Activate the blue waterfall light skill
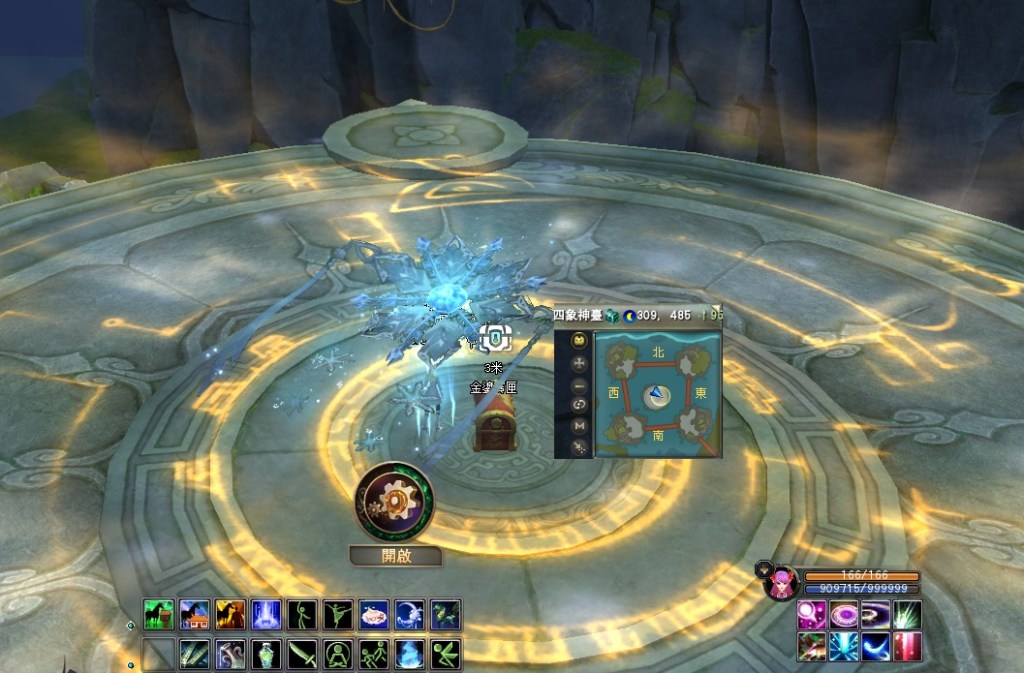Viewport: 1024px width, 673px height. [x=266, y=614]
